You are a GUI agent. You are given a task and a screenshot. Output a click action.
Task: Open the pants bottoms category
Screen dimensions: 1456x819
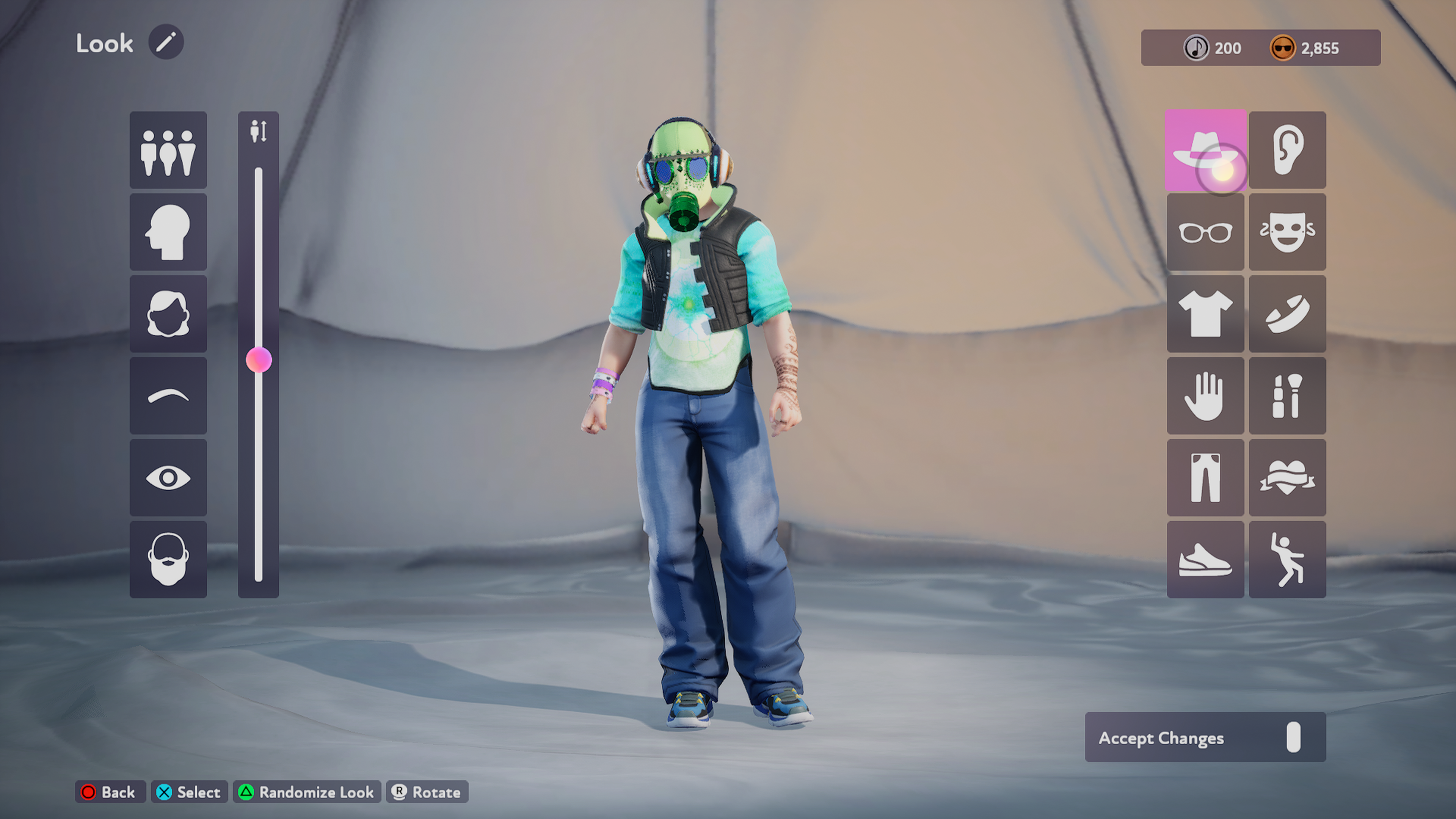pos(1205,478)
